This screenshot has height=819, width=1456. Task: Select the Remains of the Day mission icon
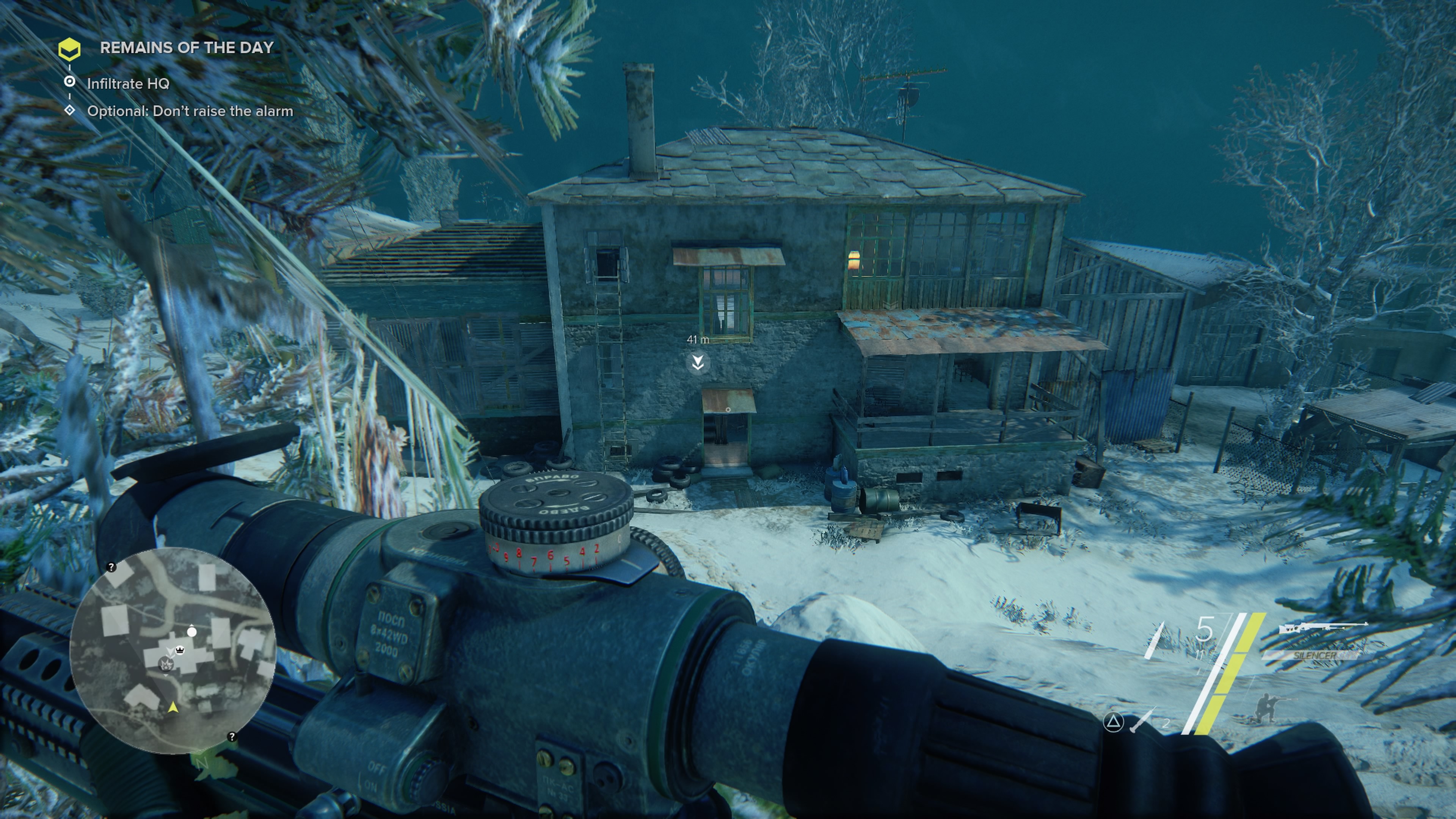tap(69, 50)
